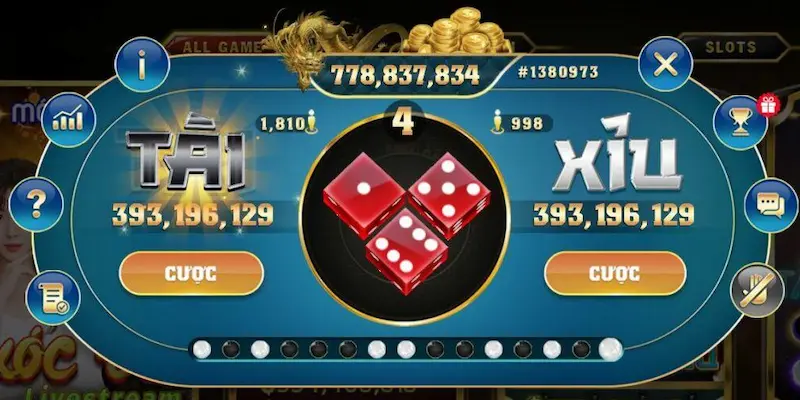The height and width of the screenshot is (400, 800).
Task: Open the question mark help
Action: coord(37,205)
